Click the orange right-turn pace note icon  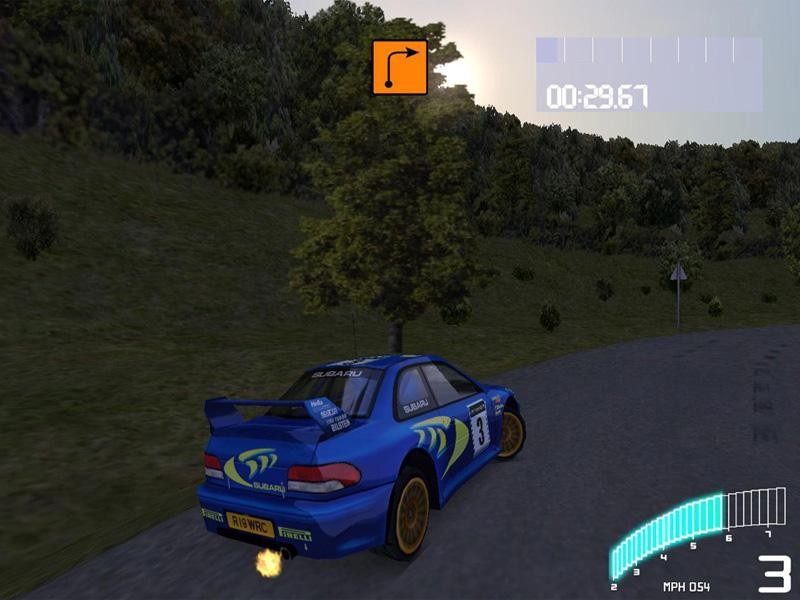pyautogui.click(x=400, y=67)
